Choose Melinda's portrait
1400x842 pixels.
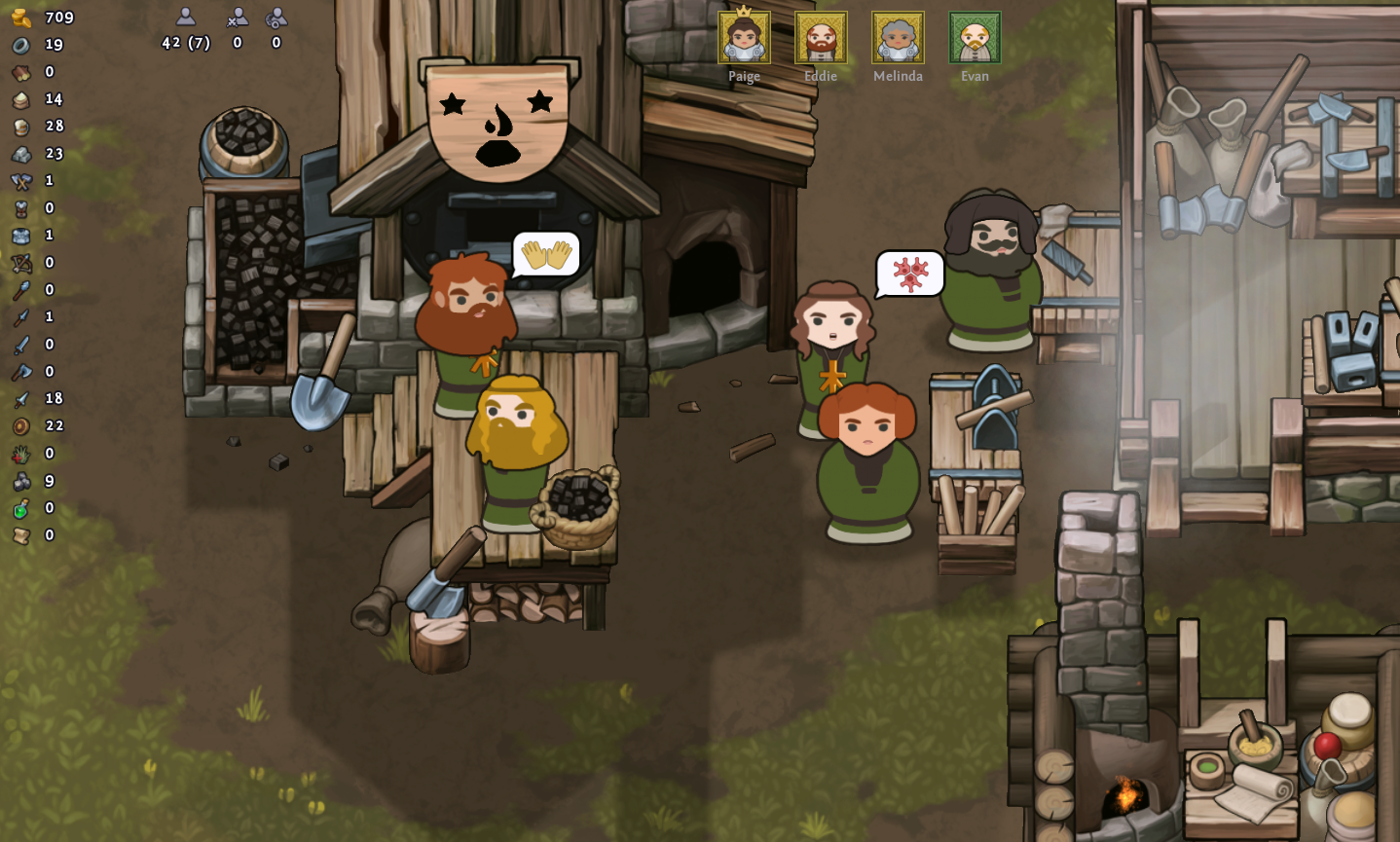[898, 38]
